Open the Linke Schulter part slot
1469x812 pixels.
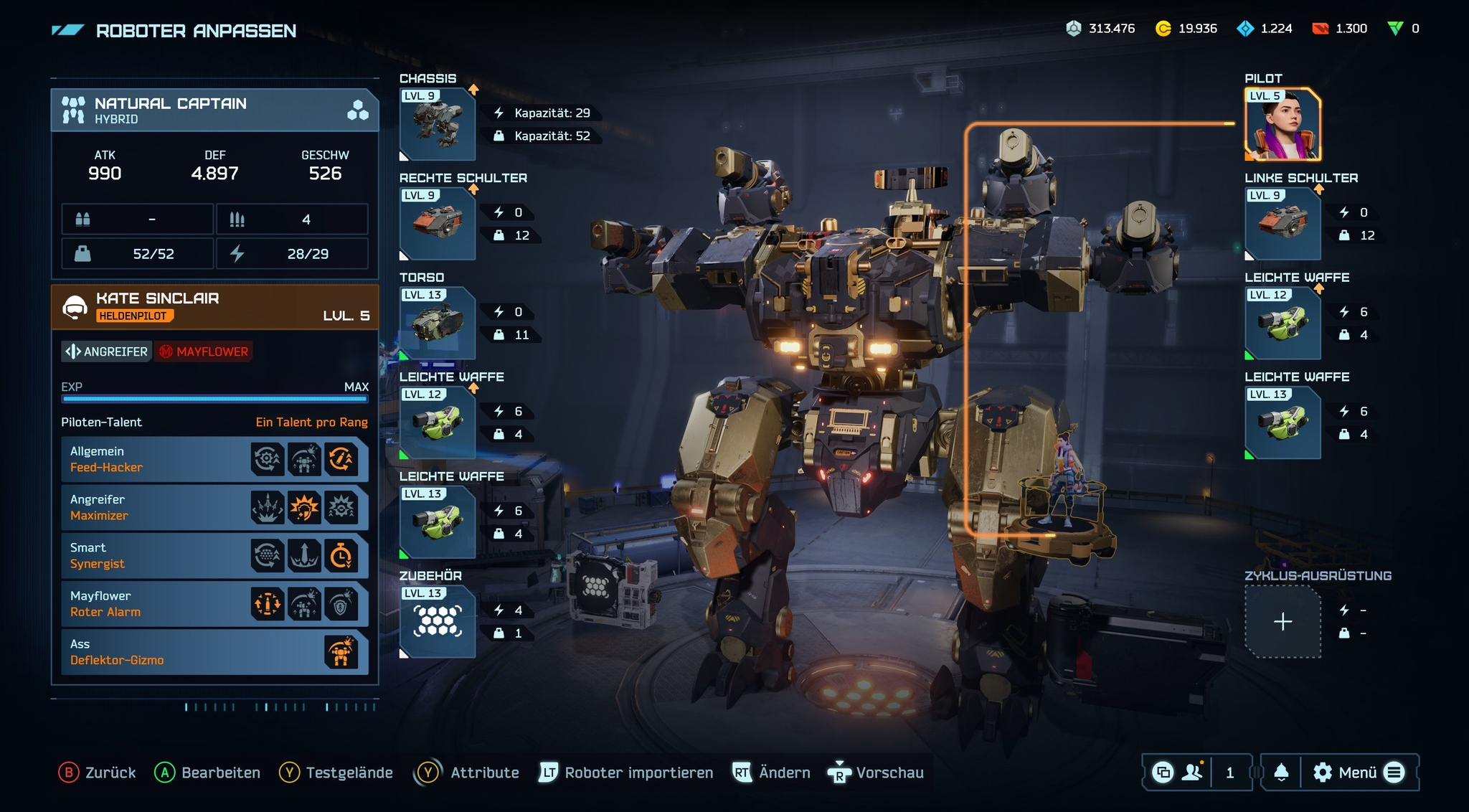click(x=1283, y=224)
